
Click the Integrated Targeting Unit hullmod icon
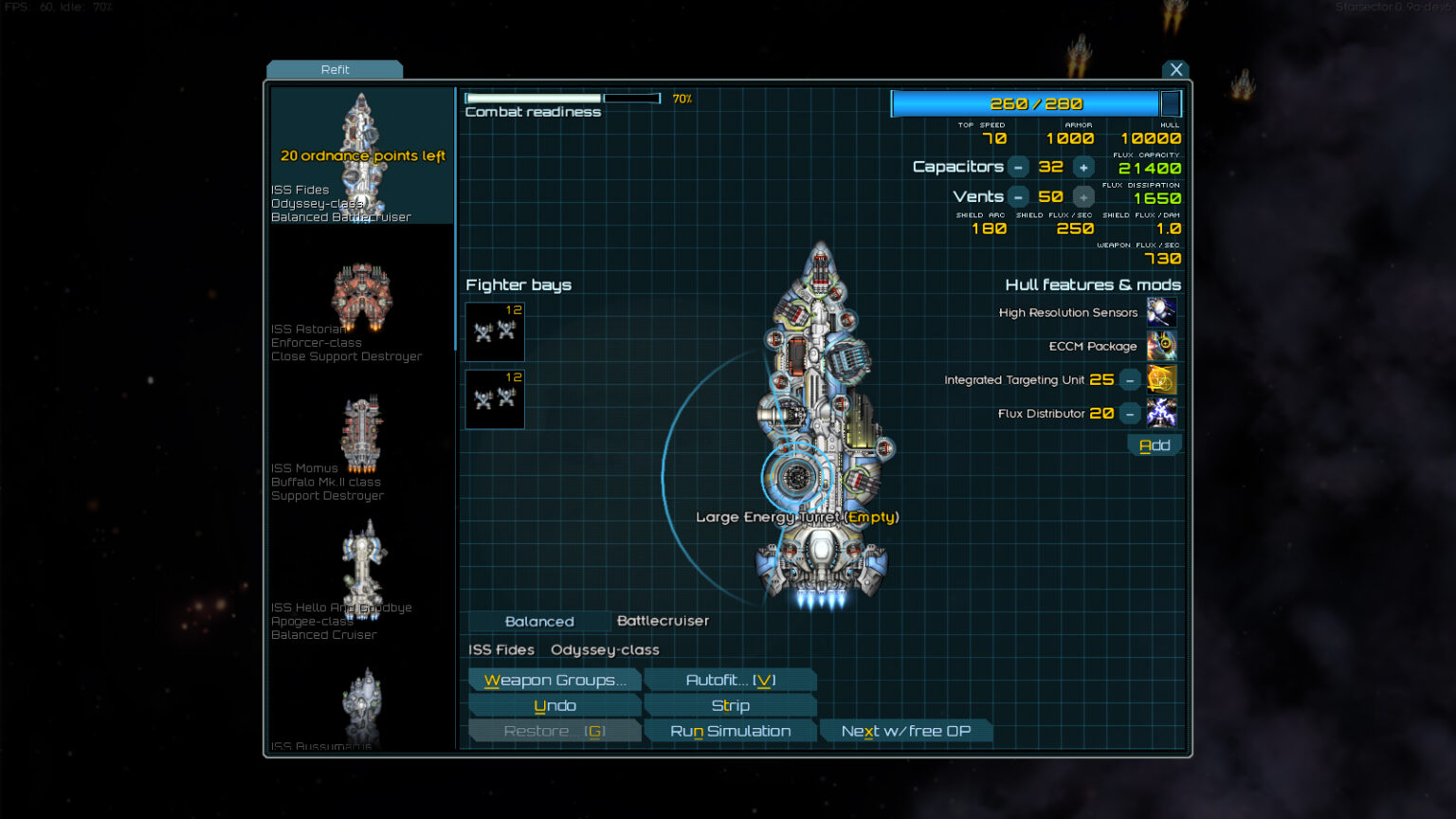(x=1162, y=379)
